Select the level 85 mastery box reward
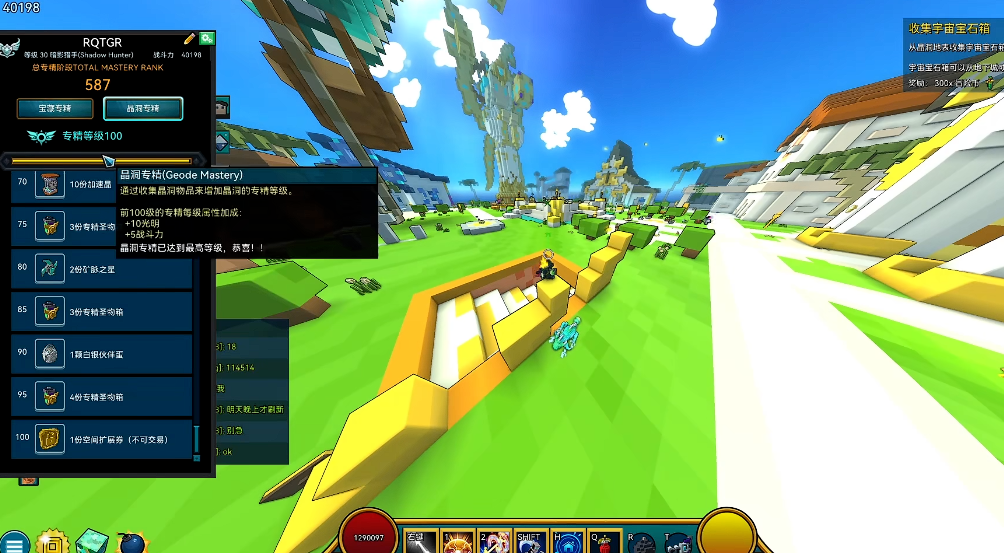 pos(101,311)
